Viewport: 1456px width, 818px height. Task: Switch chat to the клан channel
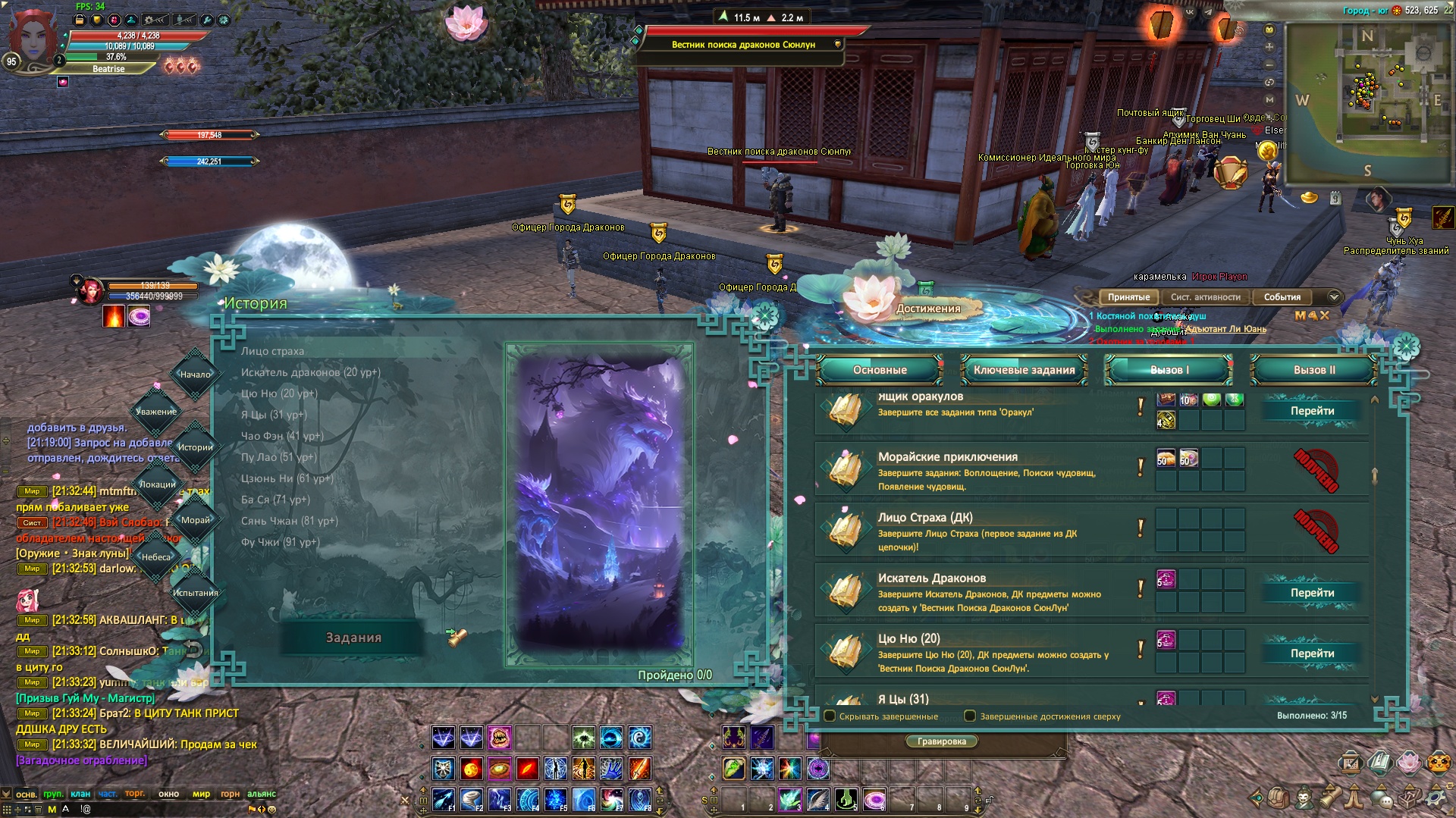coord(80,794)
